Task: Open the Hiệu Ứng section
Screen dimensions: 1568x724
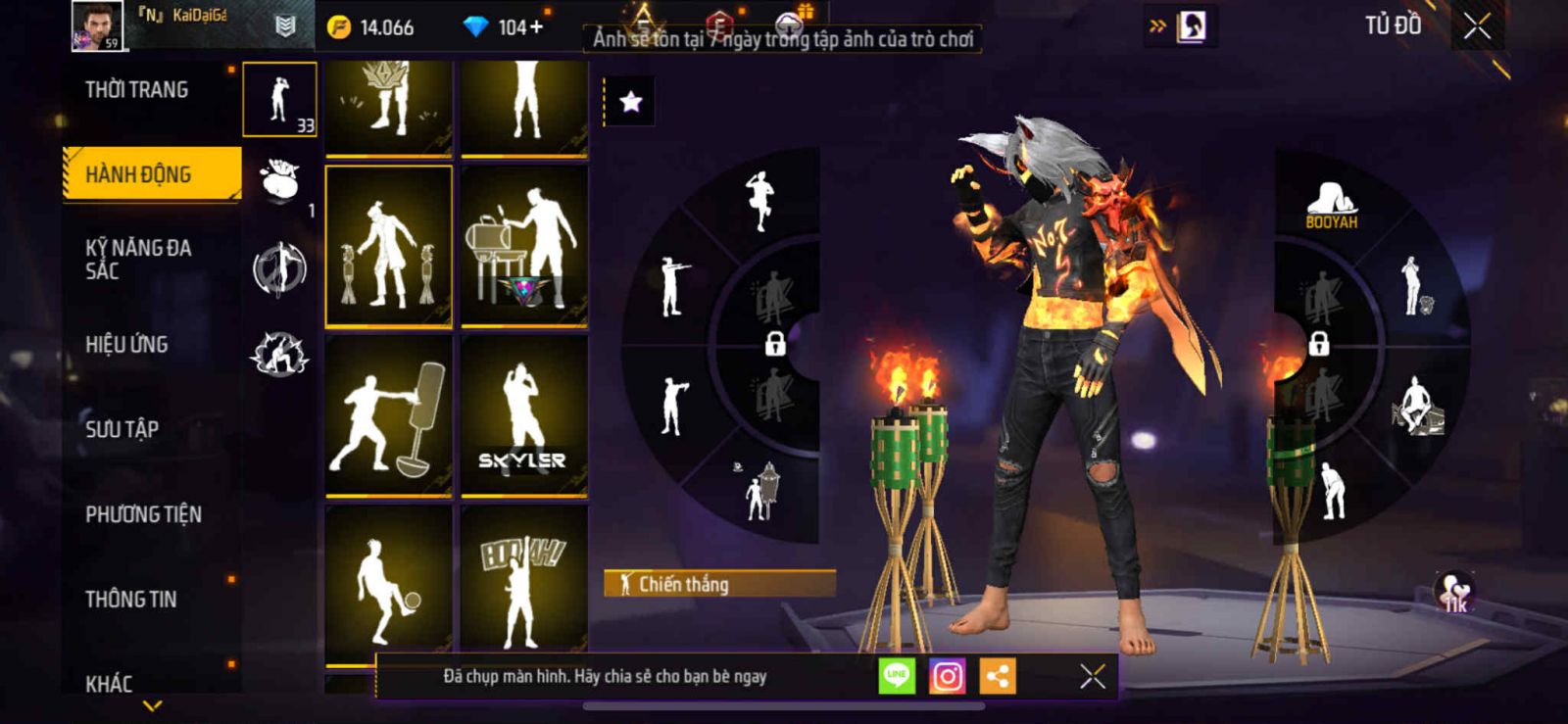Action: point(126,345)
